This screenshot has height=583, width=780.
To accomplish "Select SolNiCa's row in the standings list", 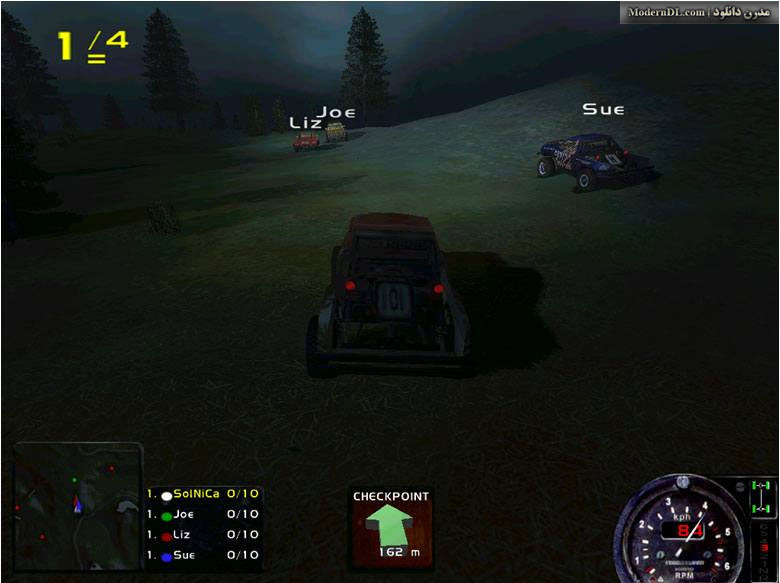I will coord(203,494).
